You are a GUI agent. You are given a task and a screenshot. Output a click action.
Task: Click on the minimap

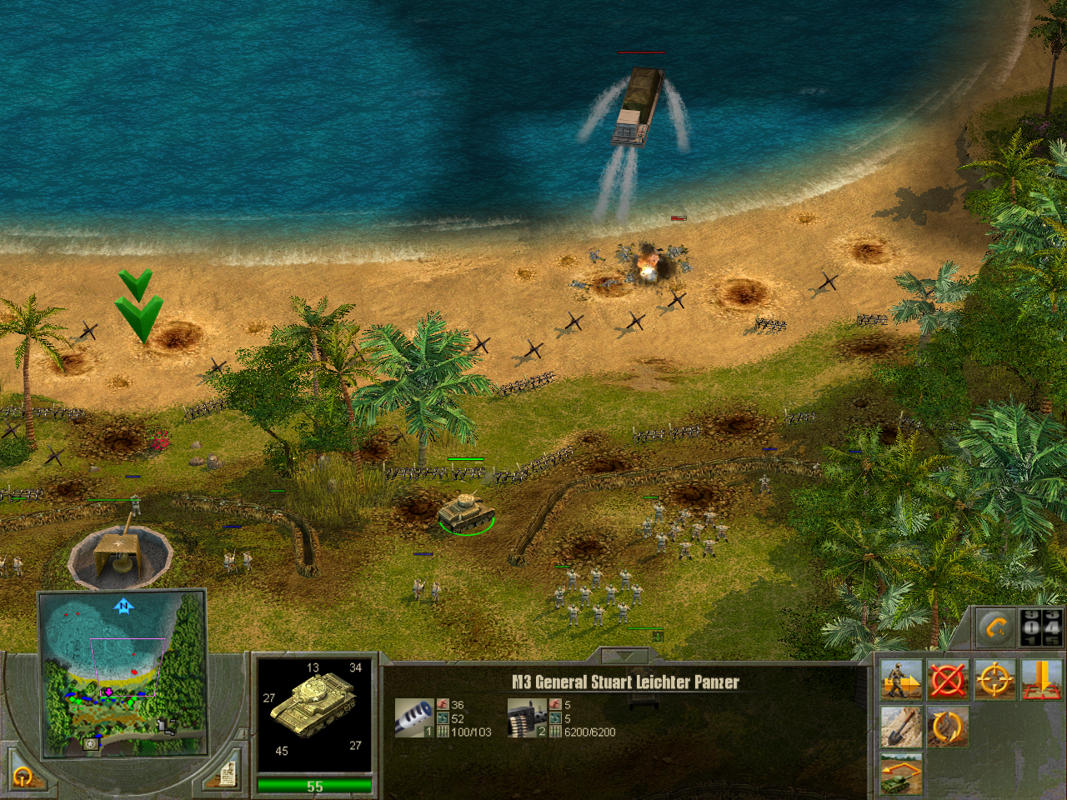tap(123, 672)
